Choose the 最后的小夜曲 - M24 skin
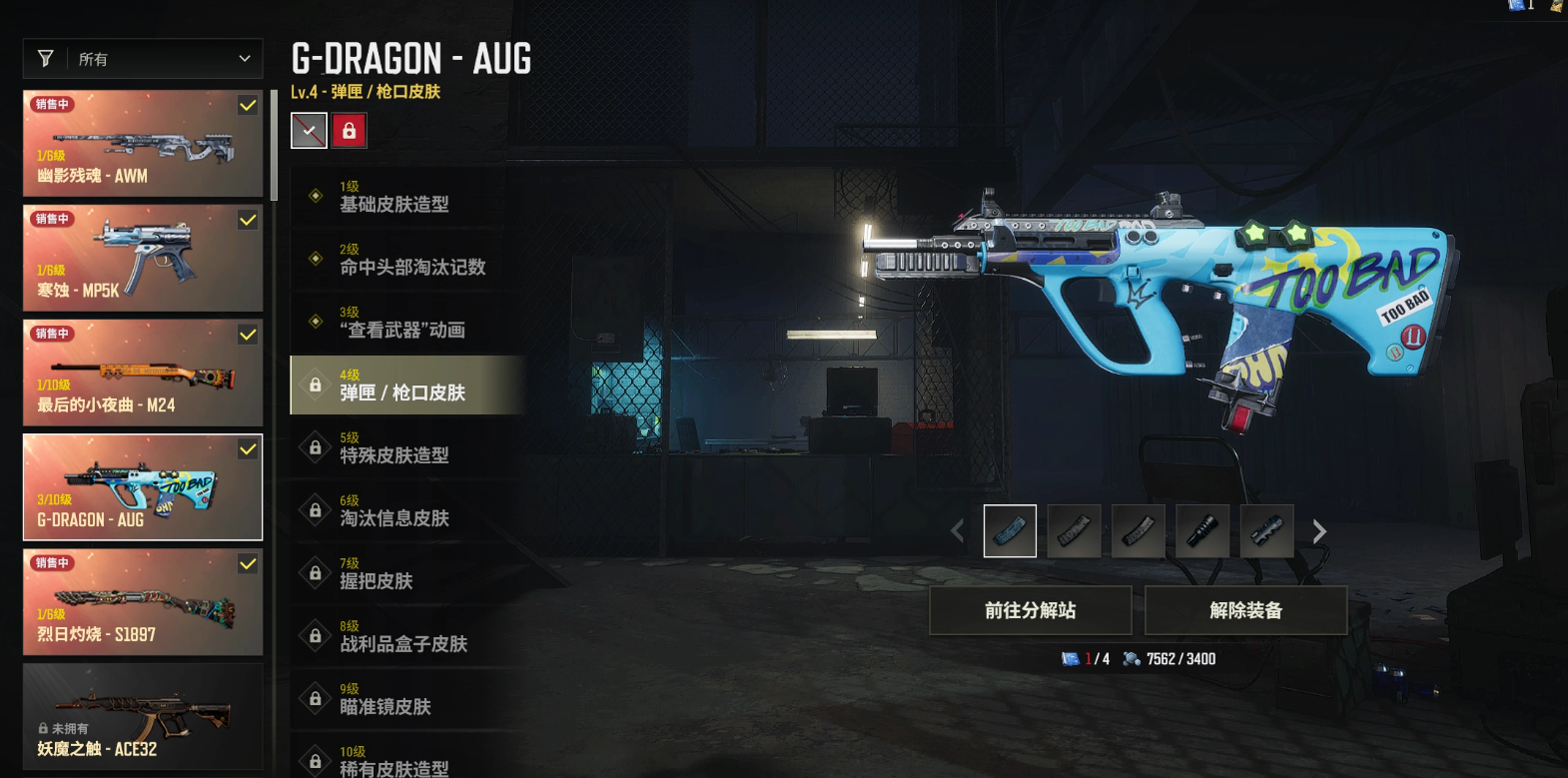 coord(143,373)
